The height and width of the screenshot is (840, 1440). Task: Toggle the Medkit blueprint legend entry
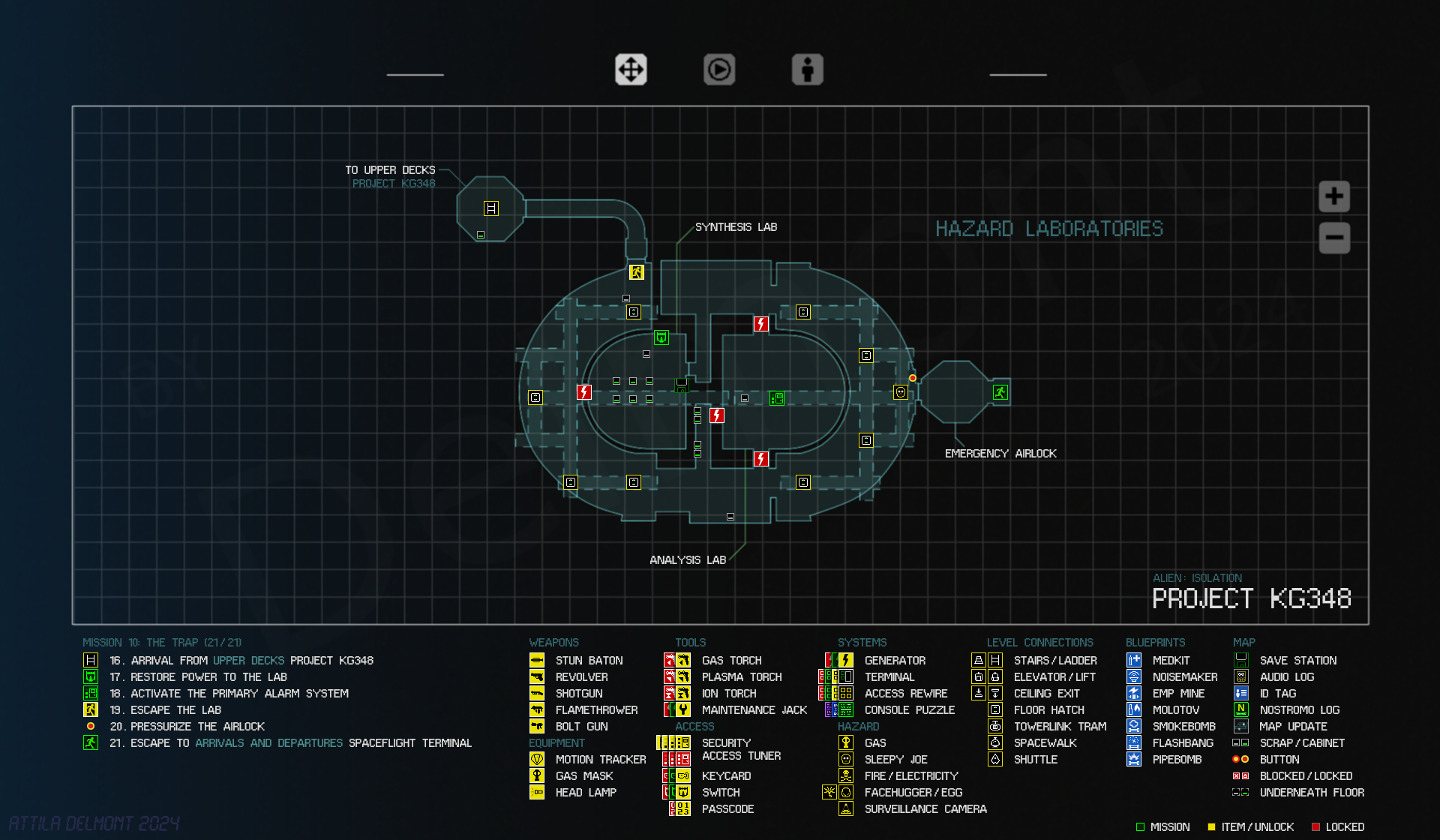coord(1171,661)
